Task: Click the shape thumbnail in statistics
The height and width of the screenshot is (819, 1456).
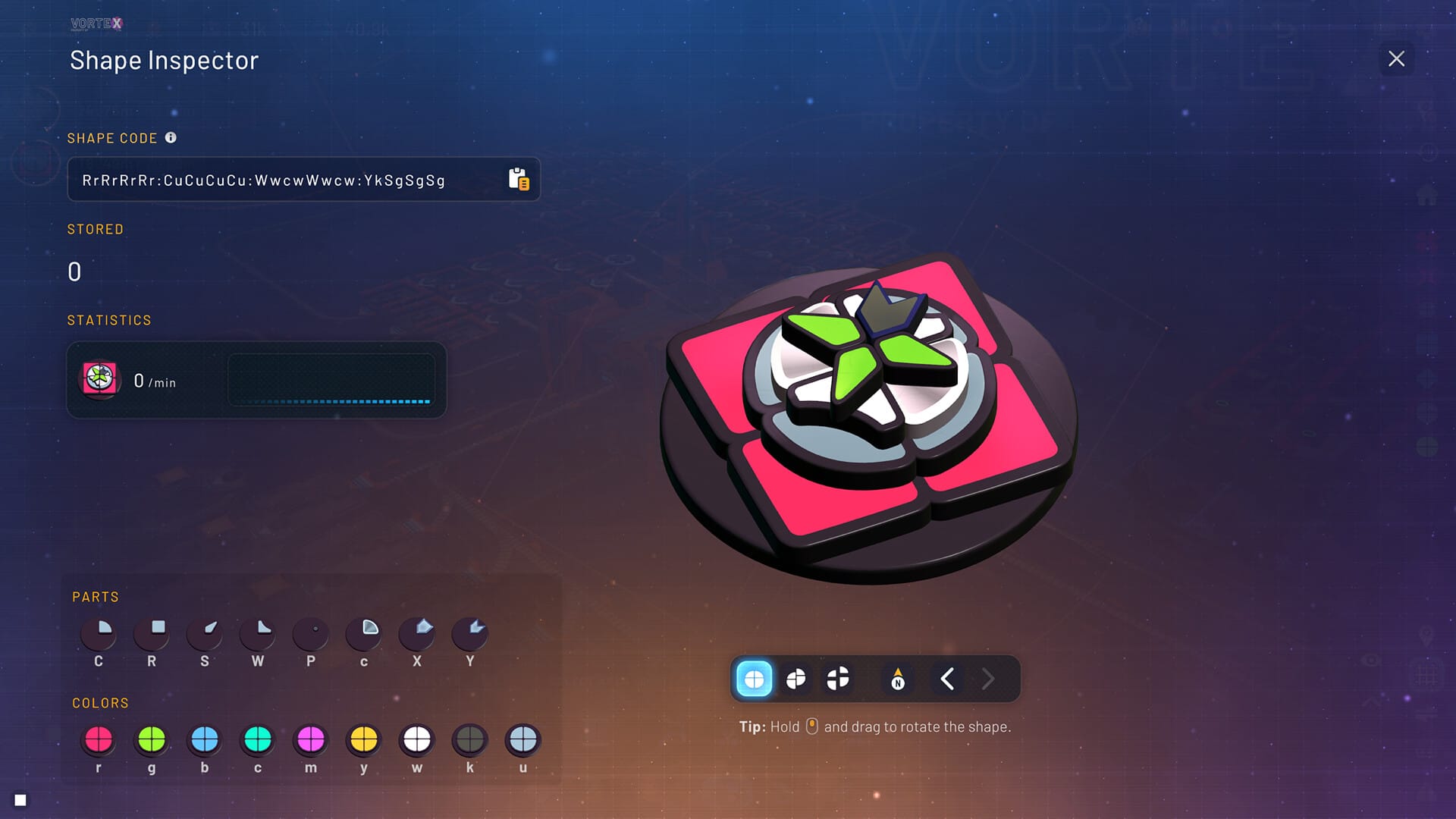Action: [x=100, y=378]
